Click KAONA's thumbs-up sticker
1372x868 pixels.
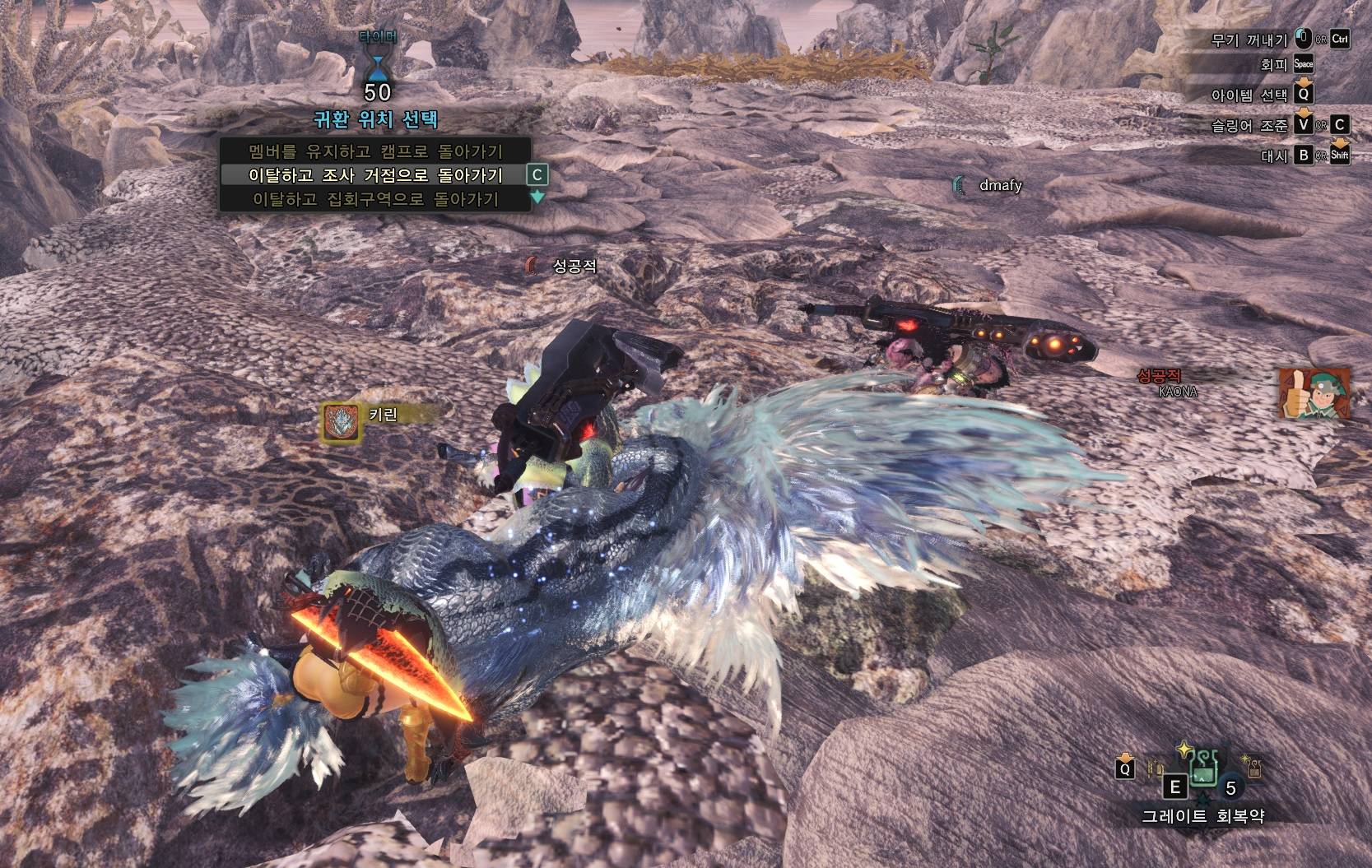tap(1314, 393)
